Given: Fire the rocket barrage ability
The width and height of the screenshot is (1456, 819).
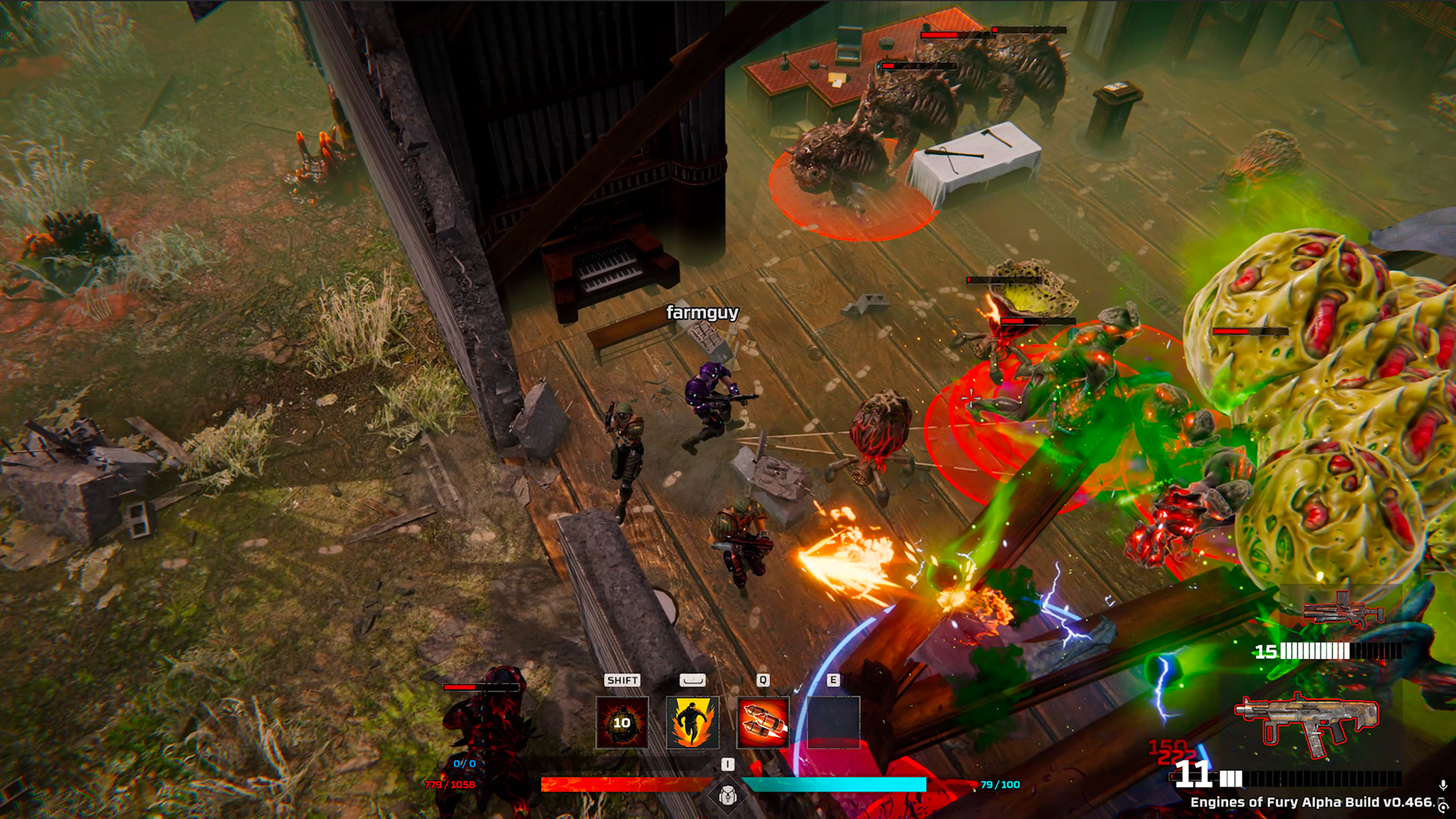Looking at the screenshot, I should (x=762, y=722).
